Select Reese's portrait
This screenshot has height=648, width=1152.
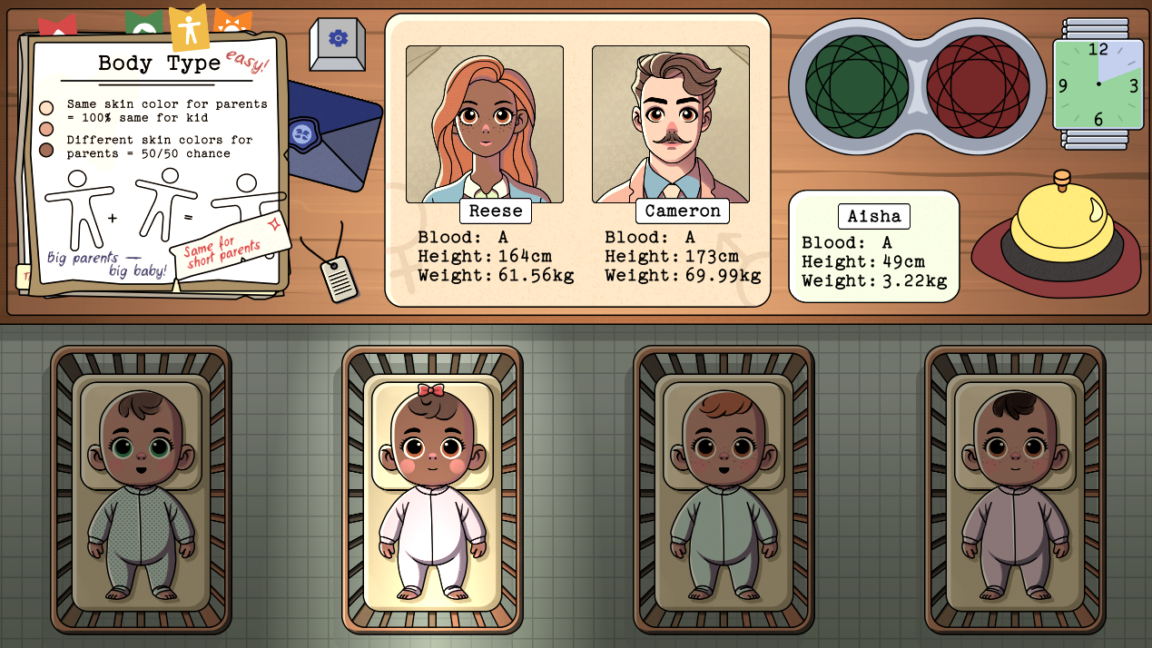pyautogui.click(x=485, y=124)
